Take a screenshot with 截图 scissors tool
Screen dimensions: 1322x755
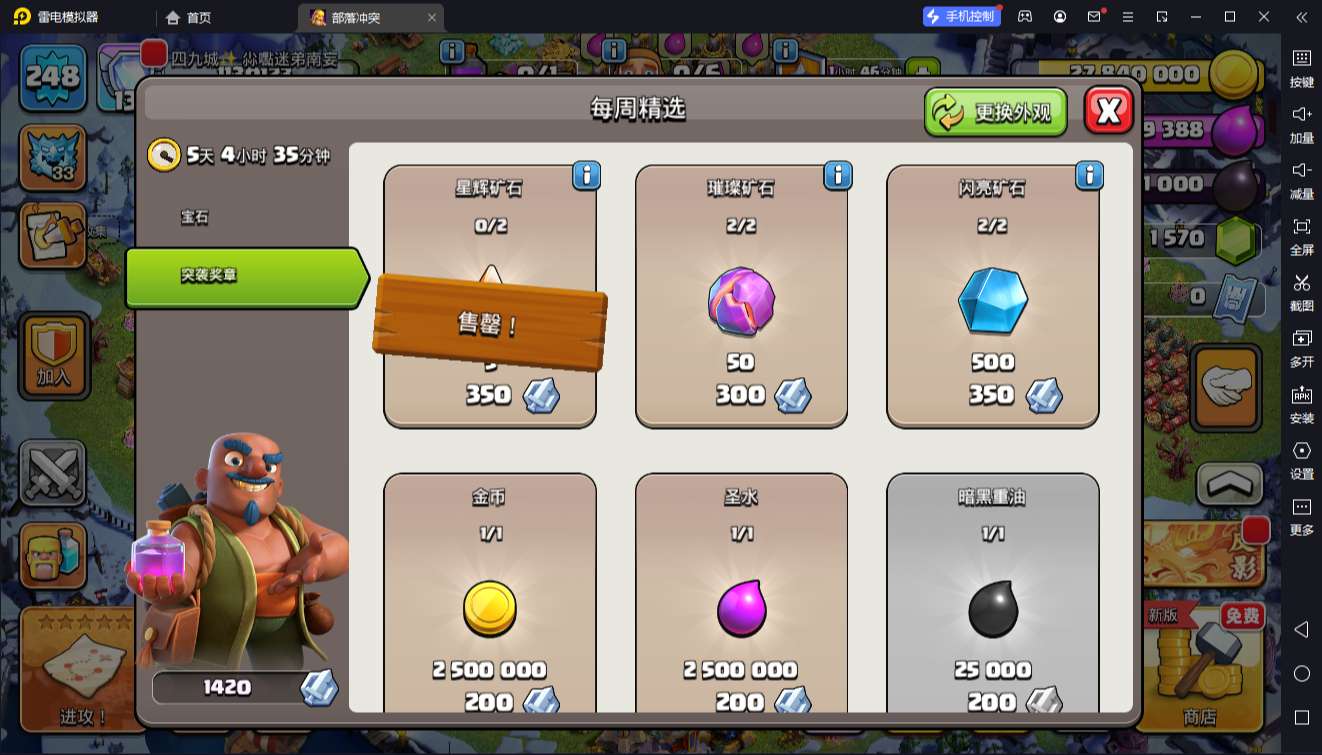[1301, 291]
